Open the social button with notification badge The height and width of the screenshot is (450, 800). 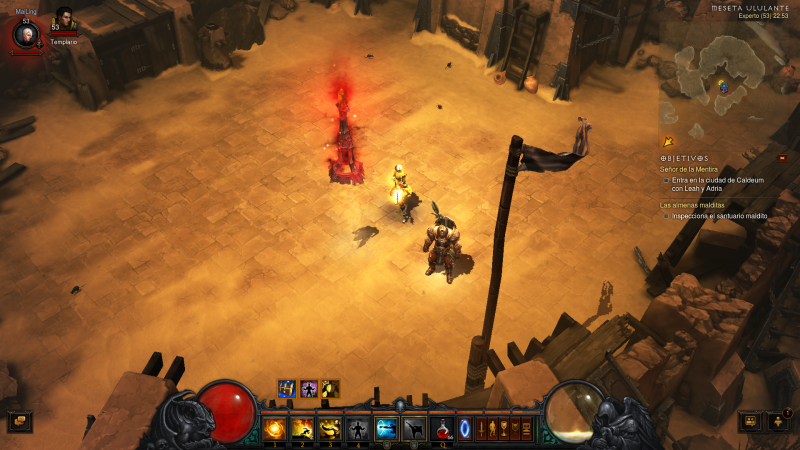coord(778,421)
